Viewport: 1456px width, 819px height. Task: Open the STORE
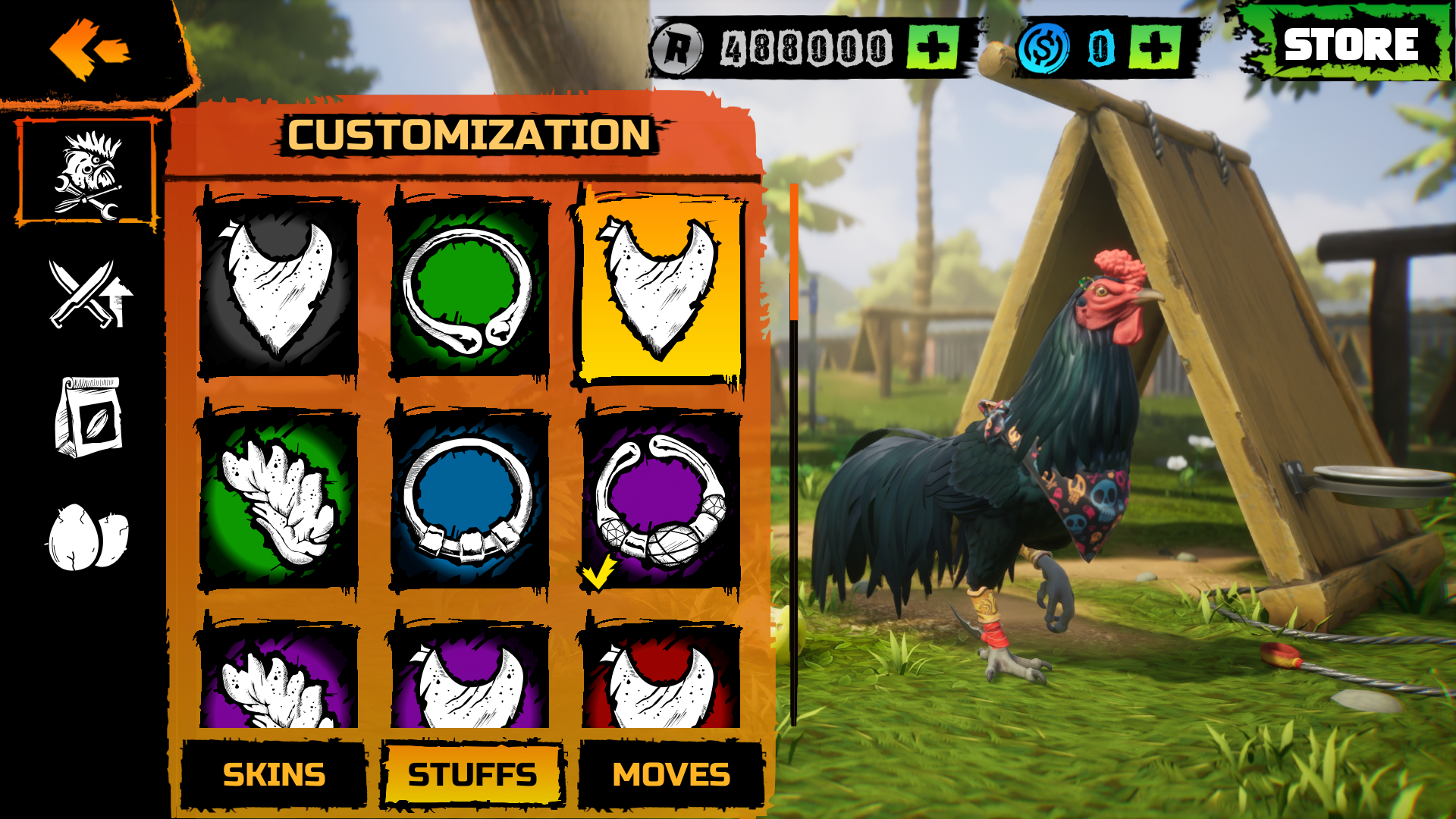click(1350, 44)
